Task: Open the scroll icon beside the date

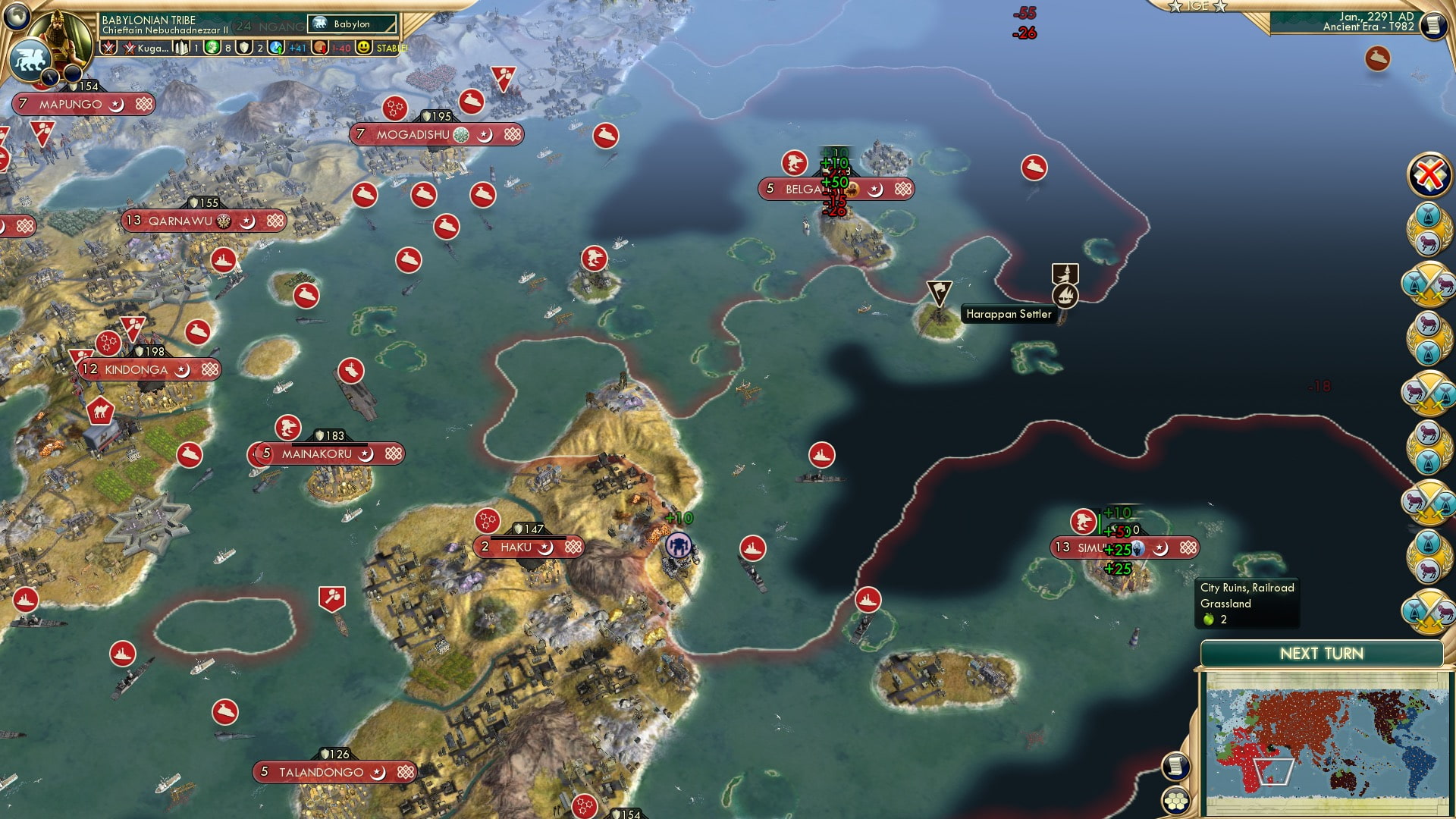Action: [1432, 26]
